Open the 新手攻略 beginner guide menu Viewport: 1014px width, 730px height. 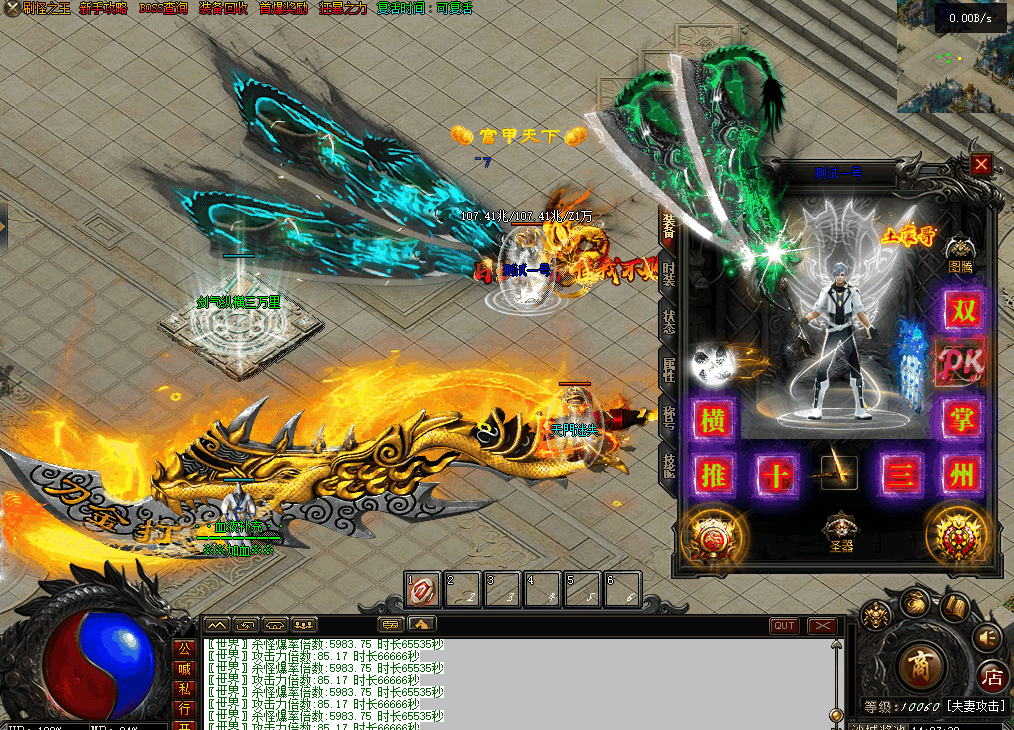(104, 8)
